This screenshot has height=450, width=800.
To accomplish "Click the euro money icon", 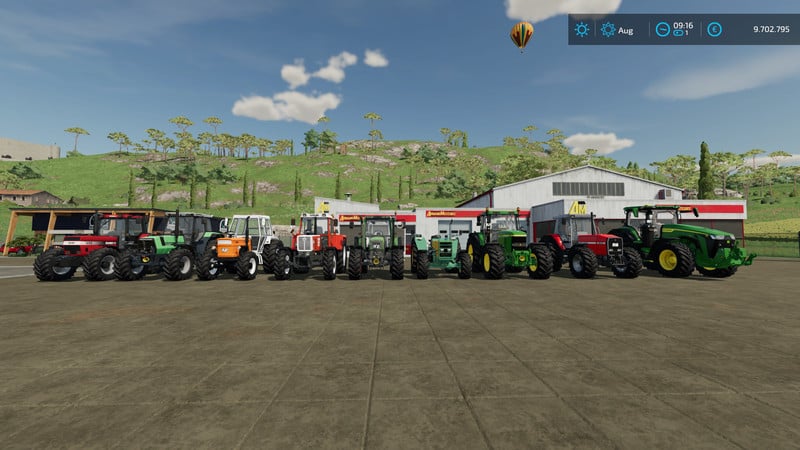I will [714, 29].
